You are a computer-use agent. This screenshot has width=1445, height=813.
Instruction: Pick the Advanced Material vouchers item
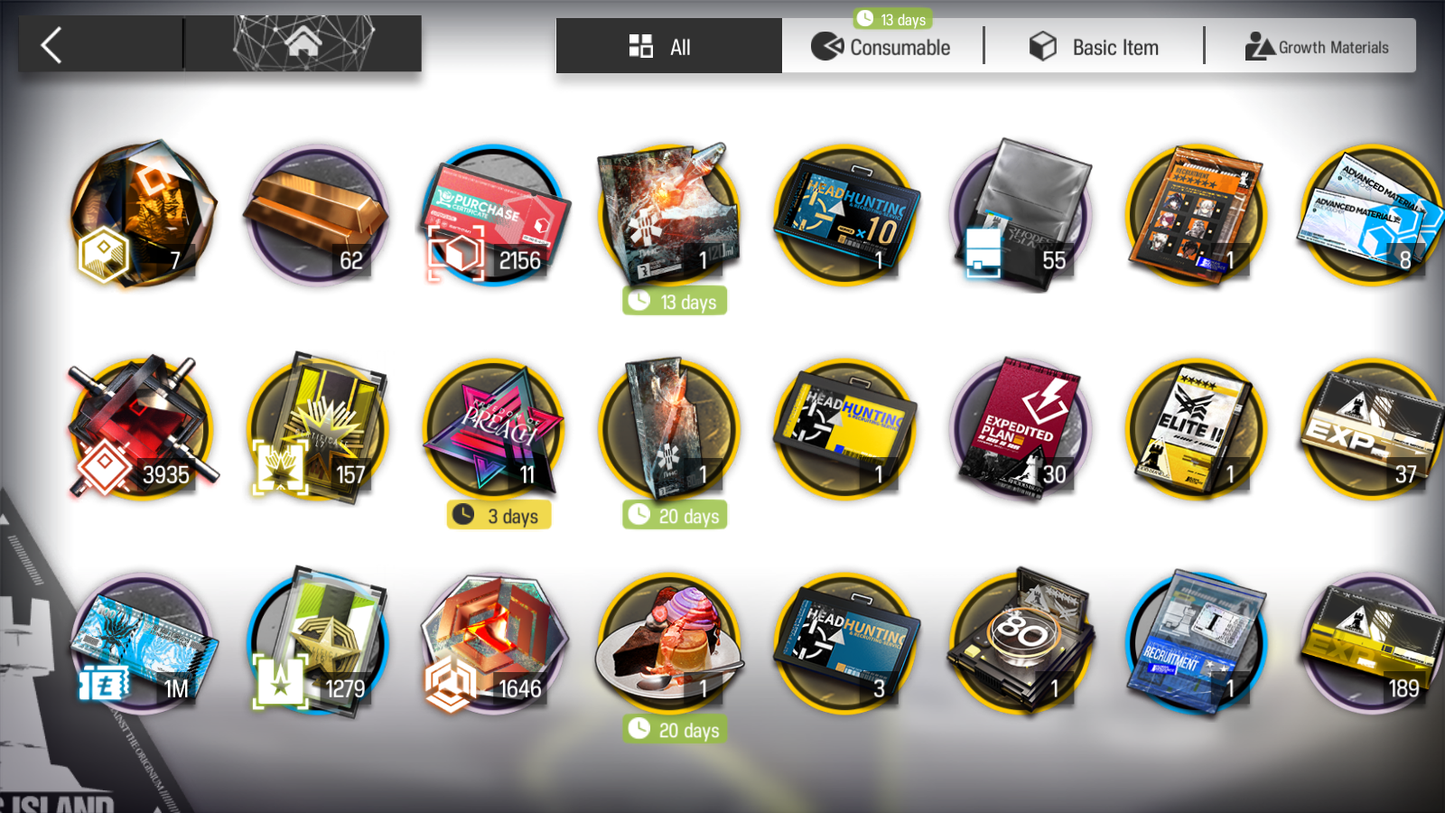(x=1372, y=215)
